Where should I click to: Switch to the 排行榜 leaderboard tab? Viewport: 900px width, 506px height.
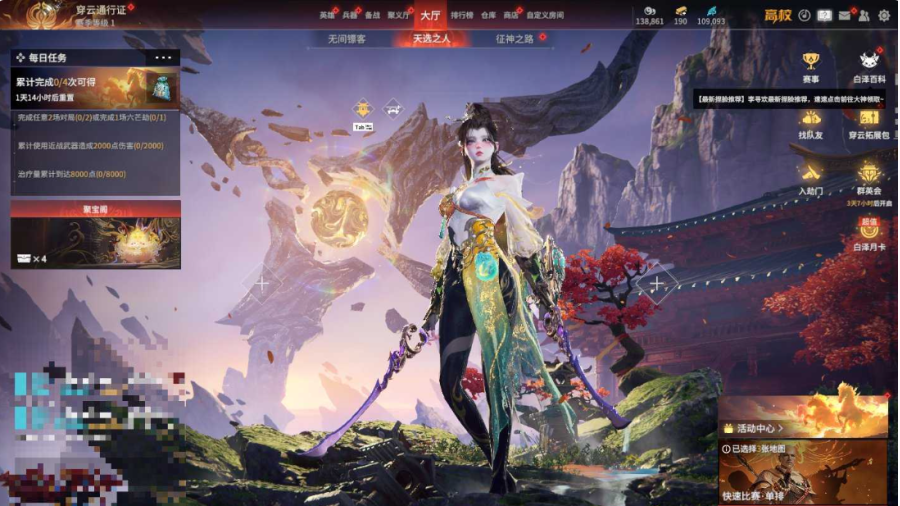point(462,15)
